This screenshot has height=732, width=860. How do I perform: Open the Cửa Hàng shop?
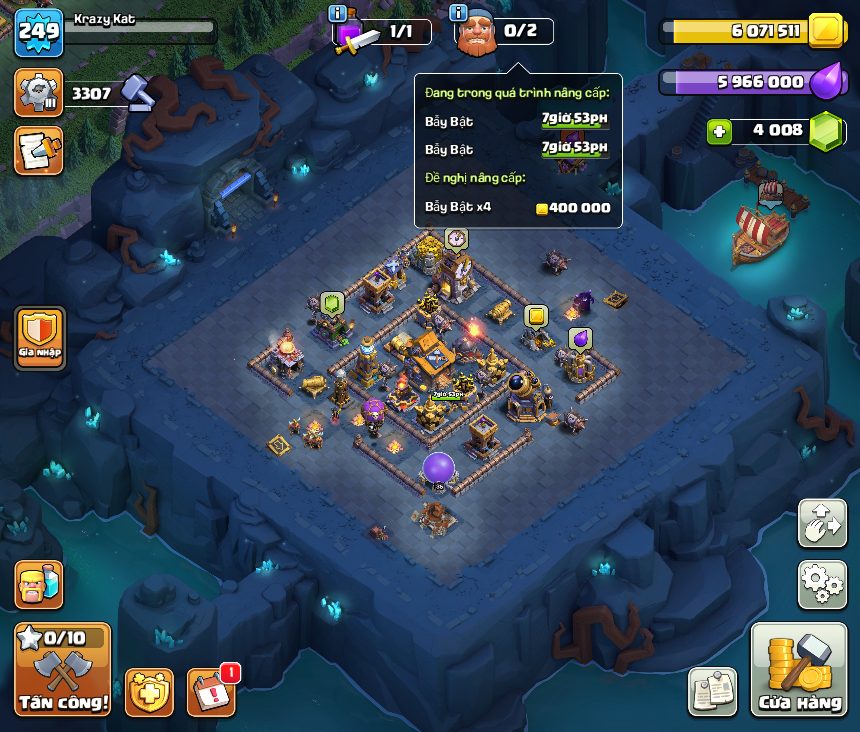[798, 669]
